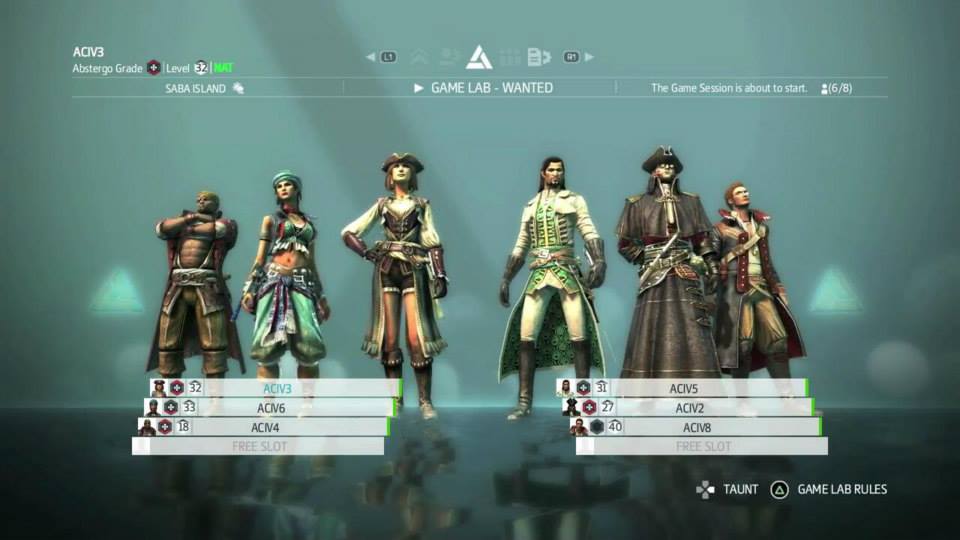Select player row ACIV5
Viewport: 960px width, 540px height.
(x=686, y=388)
